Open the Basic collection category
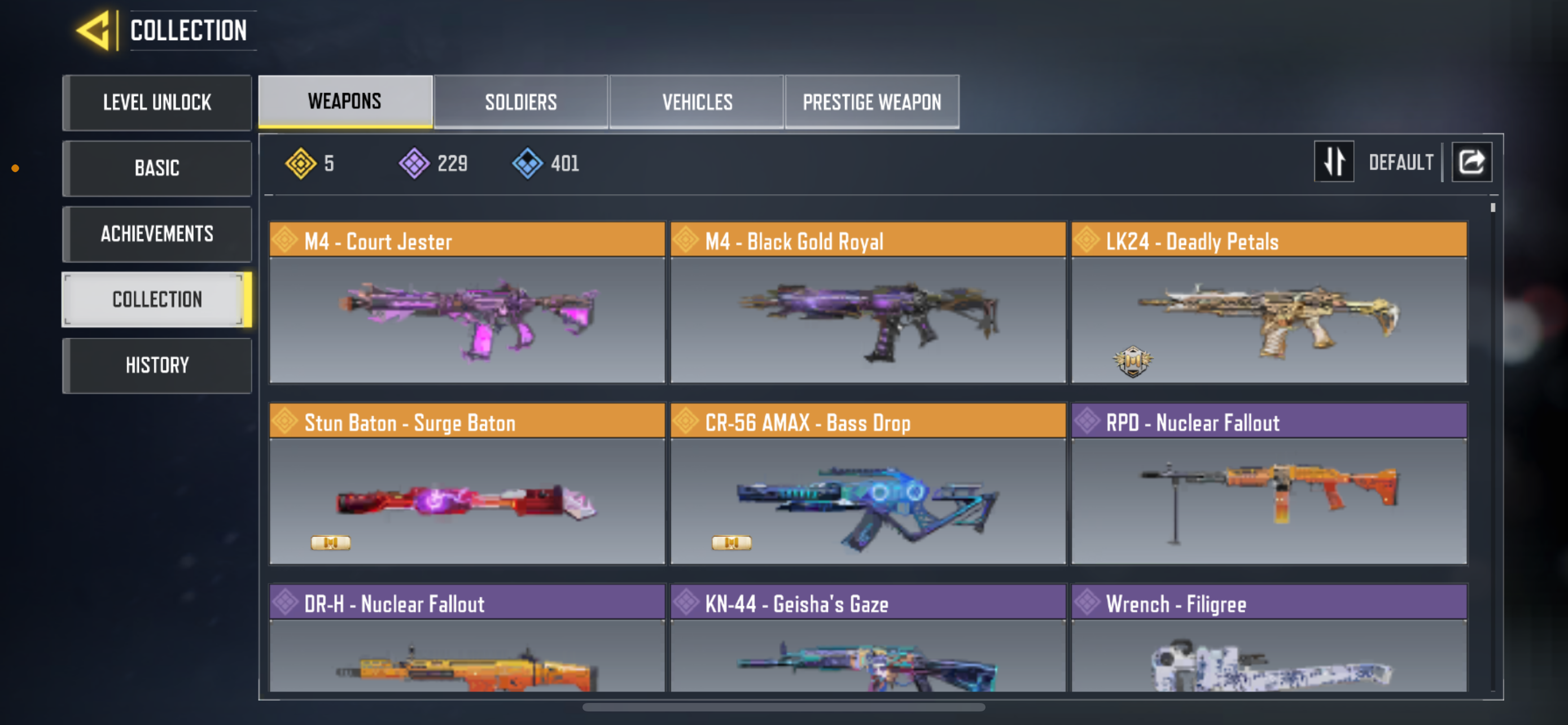Image resolution: width=1568 pixels, height=725 pixels. click(x=156, y=168)
